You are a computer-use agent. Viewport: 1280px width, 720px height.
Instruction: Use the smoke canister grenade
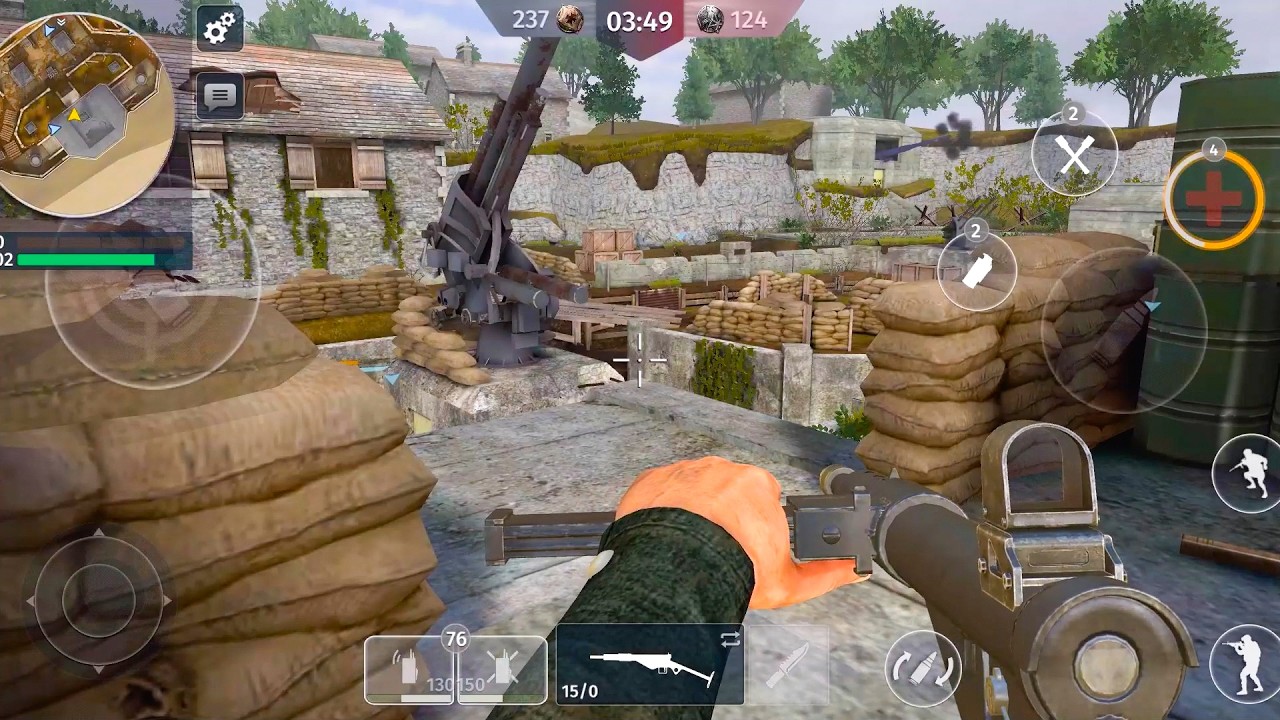pos(977,270)
